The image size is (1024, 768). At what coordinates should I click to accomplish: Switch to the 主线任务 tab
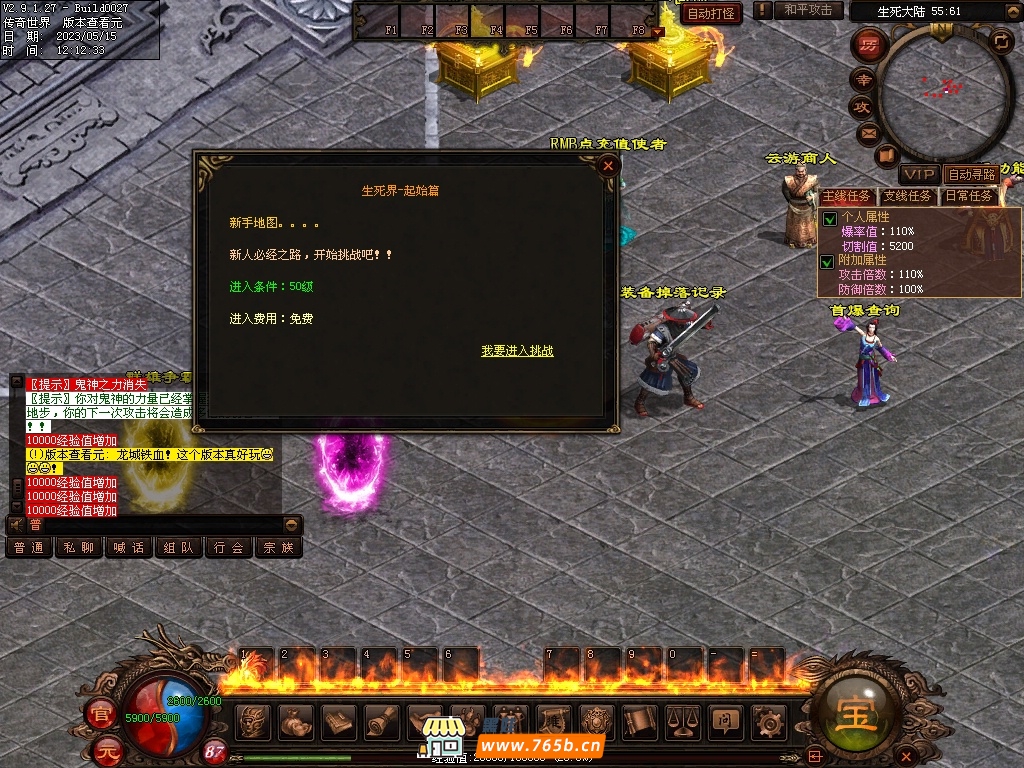pyautogui.click(x=847, y=196)
